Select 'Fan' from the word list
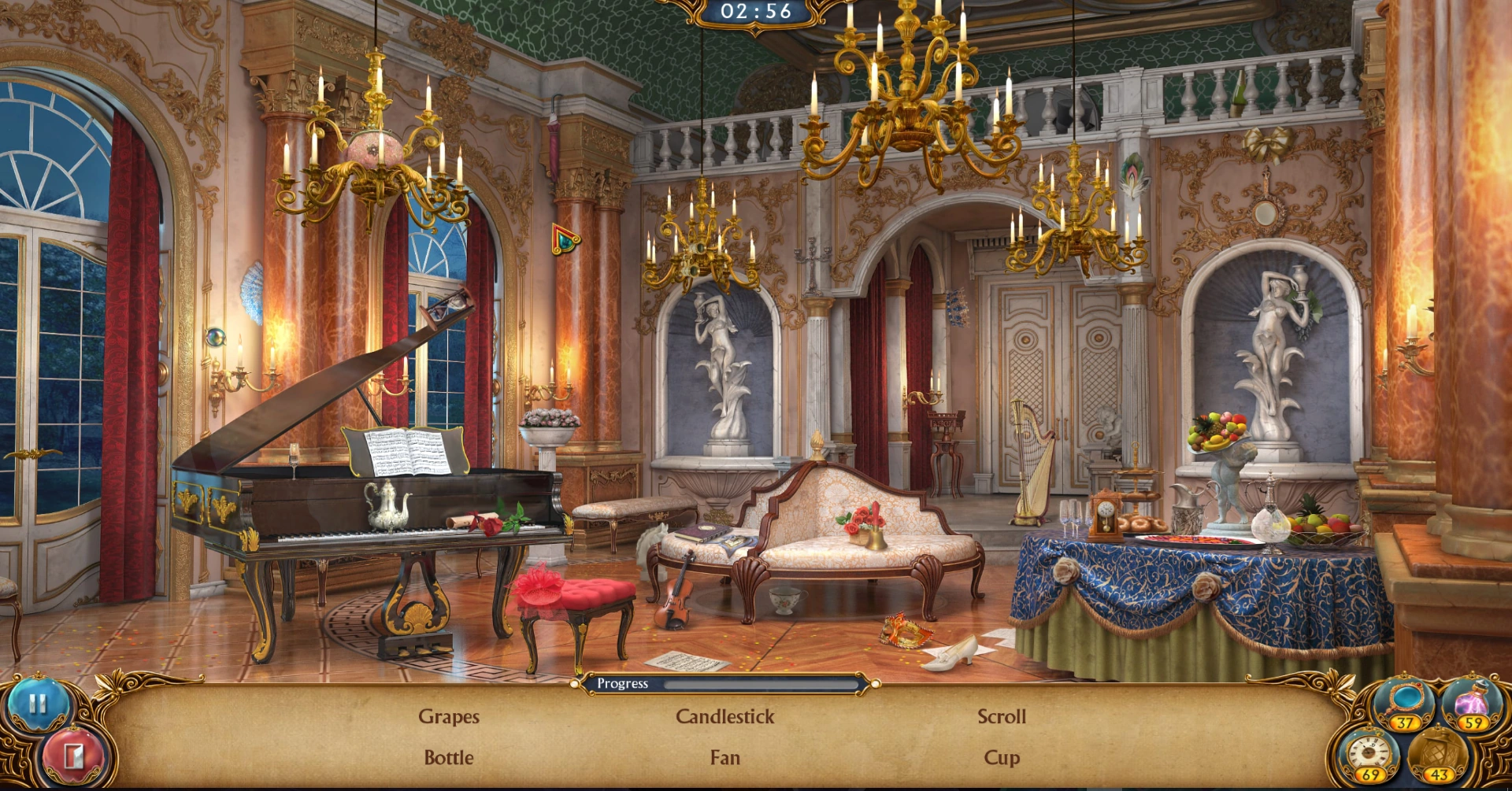 coord(724,757)
